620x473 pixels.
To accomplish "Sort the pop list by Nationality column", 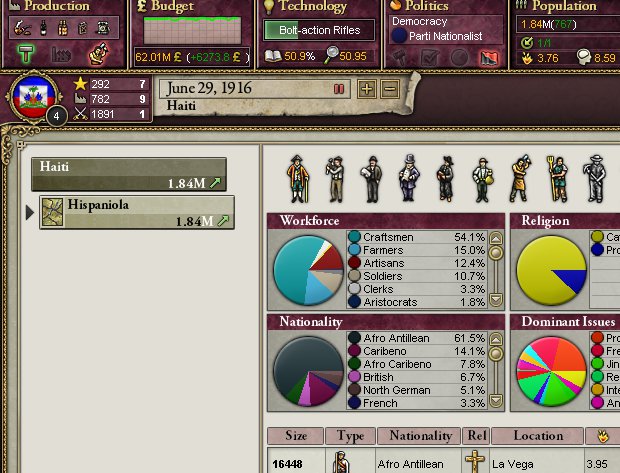I will (x=420, y=436).
